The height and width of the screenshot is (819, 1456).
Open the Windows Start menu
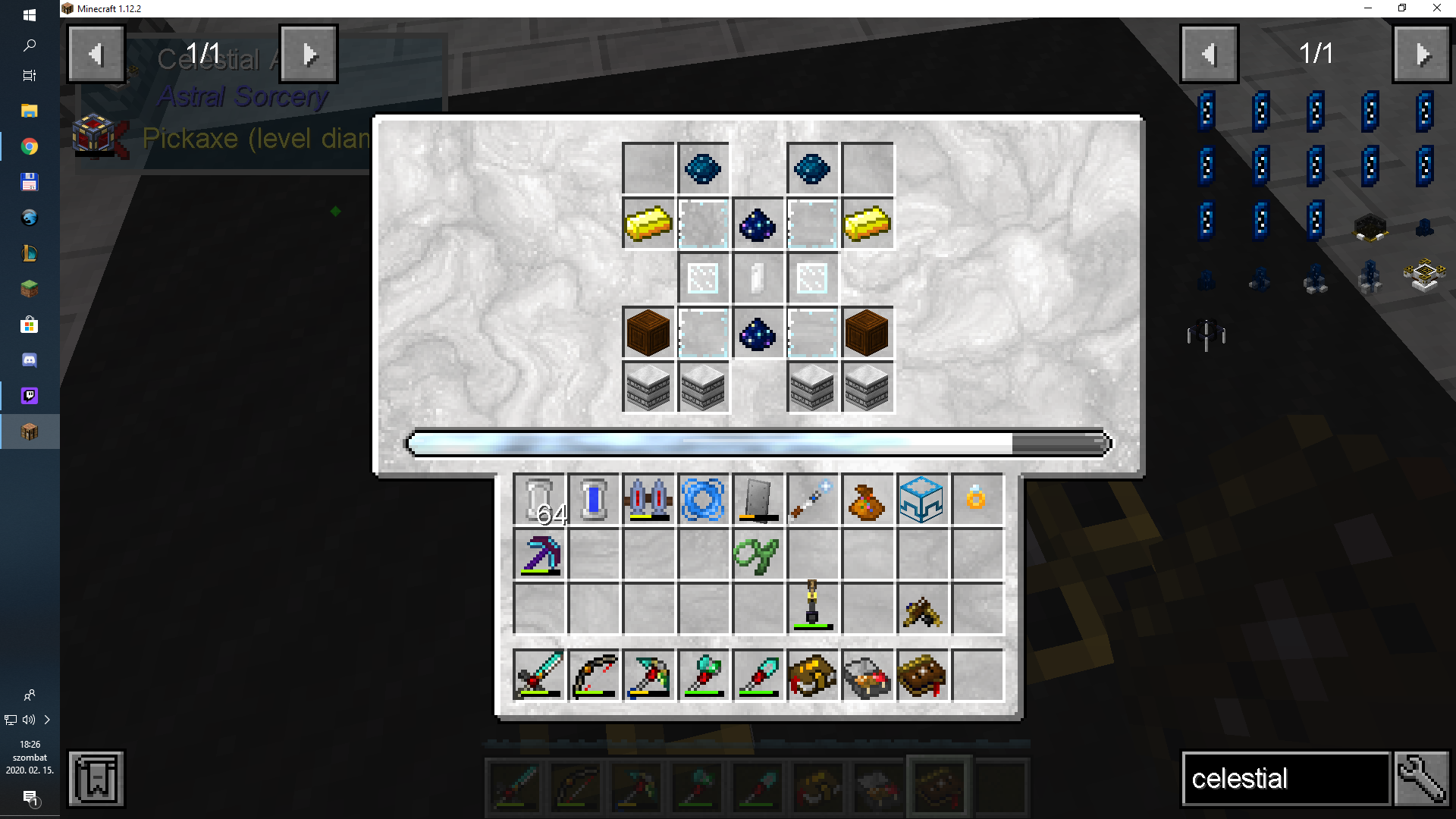(x=29, y=13)
